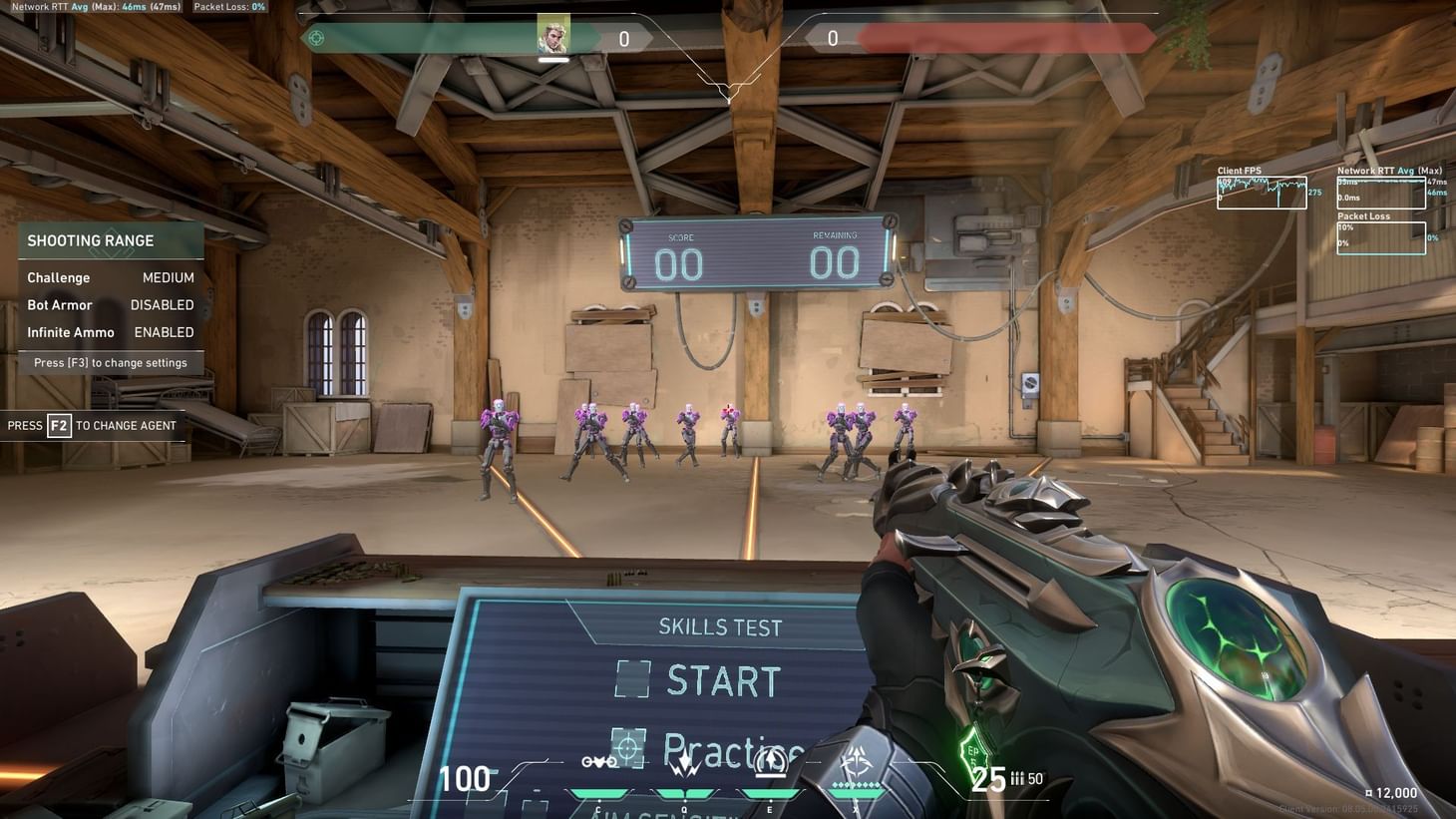Screen dimensions: 1456x819
Task: Click the Client FPS performance graph
Action: (1261, 191)
